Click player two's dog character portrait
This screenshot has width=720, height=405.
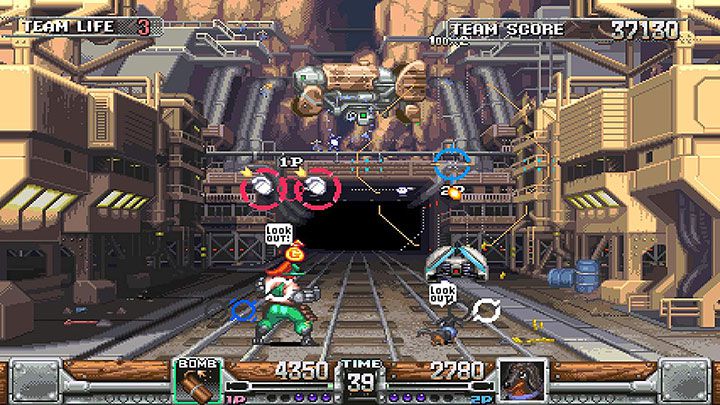521,380
